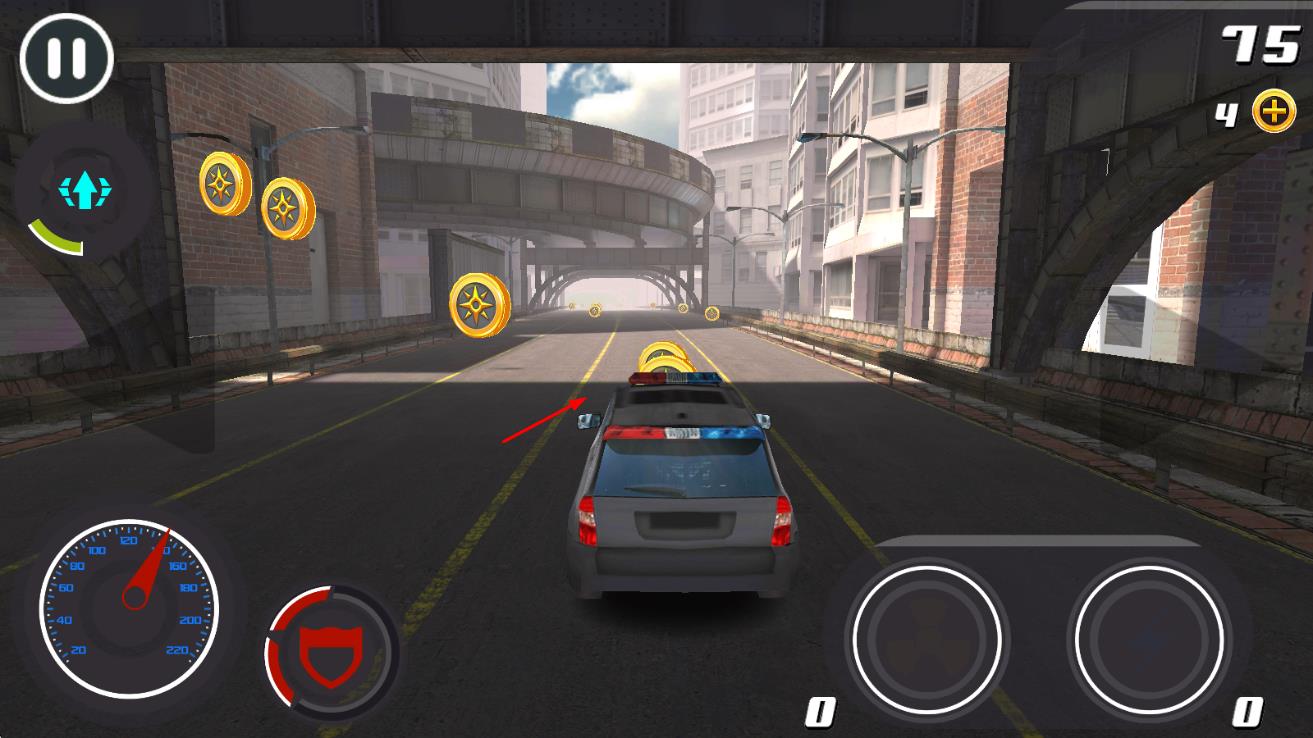The width and height of the screenshot is (1313, 738).
Task: Use the dimmed blue weapon button
Action: pyautogui.click(x=1146, y=641)
